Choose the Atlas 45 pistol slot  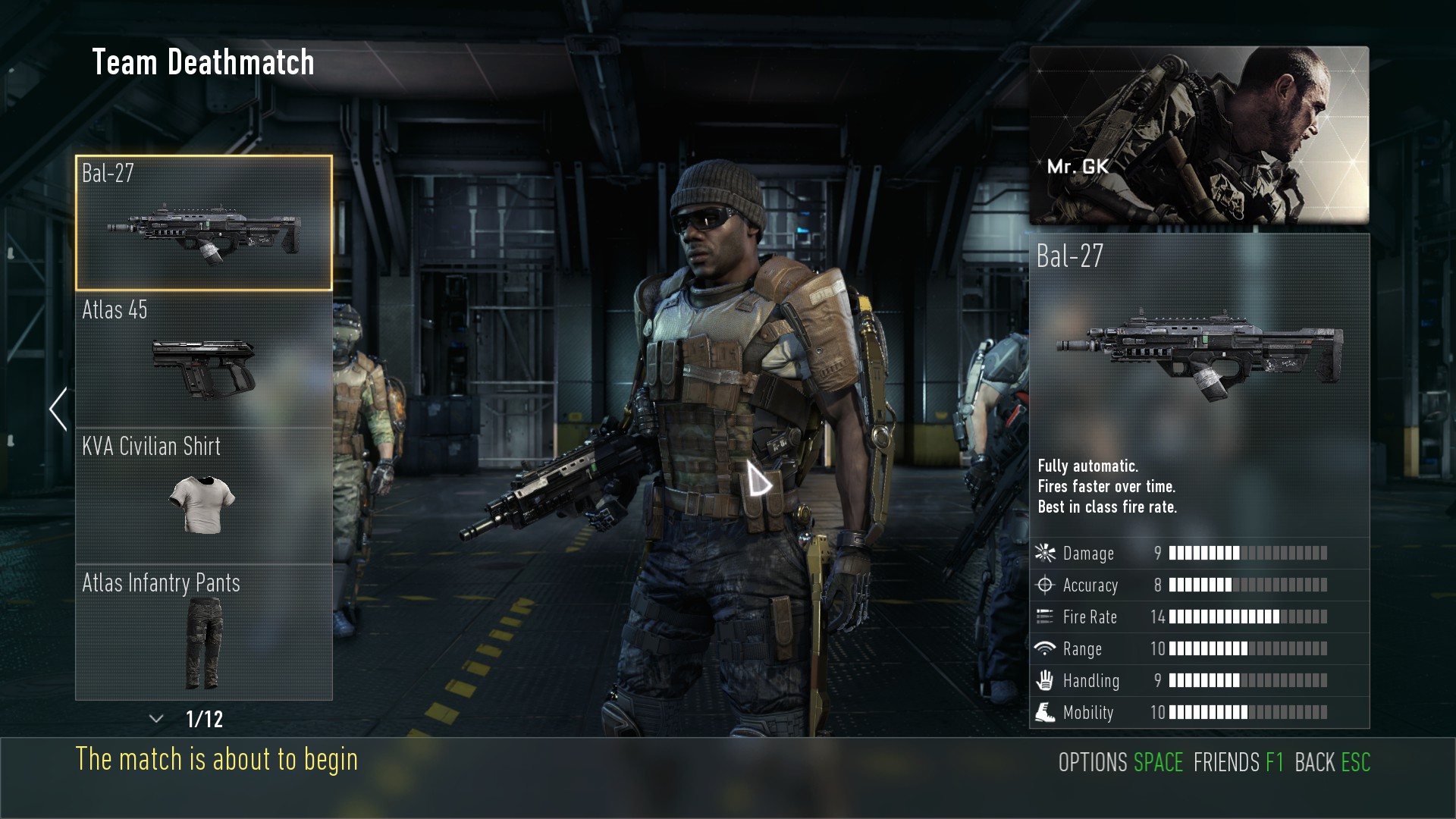(203, 359)
